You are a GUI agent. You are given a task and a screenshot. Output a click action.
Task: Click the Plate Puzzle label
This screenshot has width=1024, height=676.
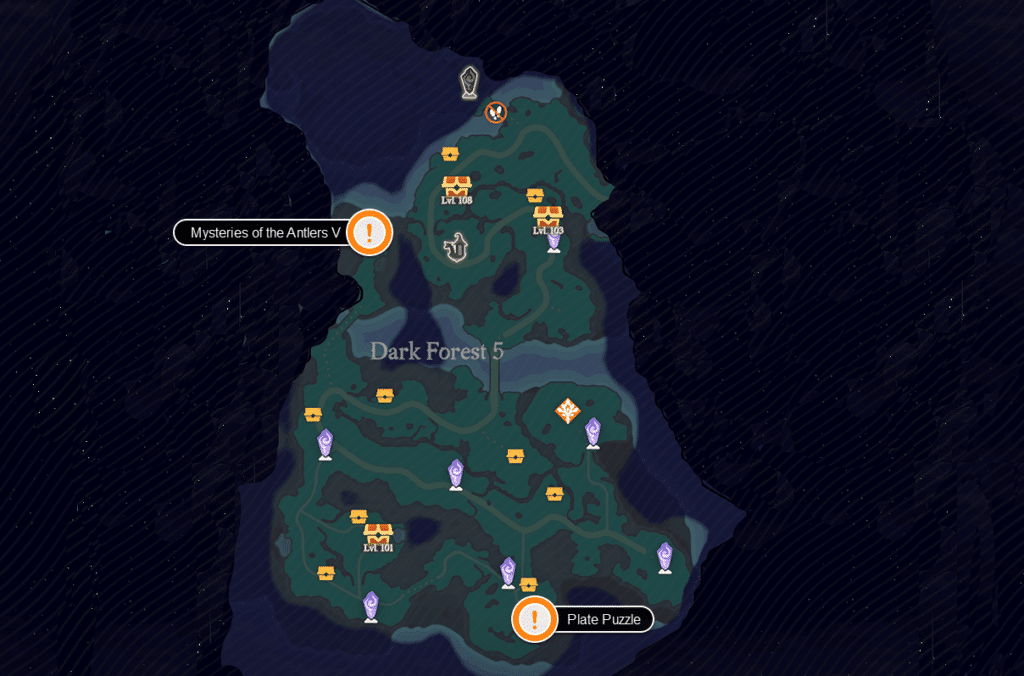coord(603,620)
